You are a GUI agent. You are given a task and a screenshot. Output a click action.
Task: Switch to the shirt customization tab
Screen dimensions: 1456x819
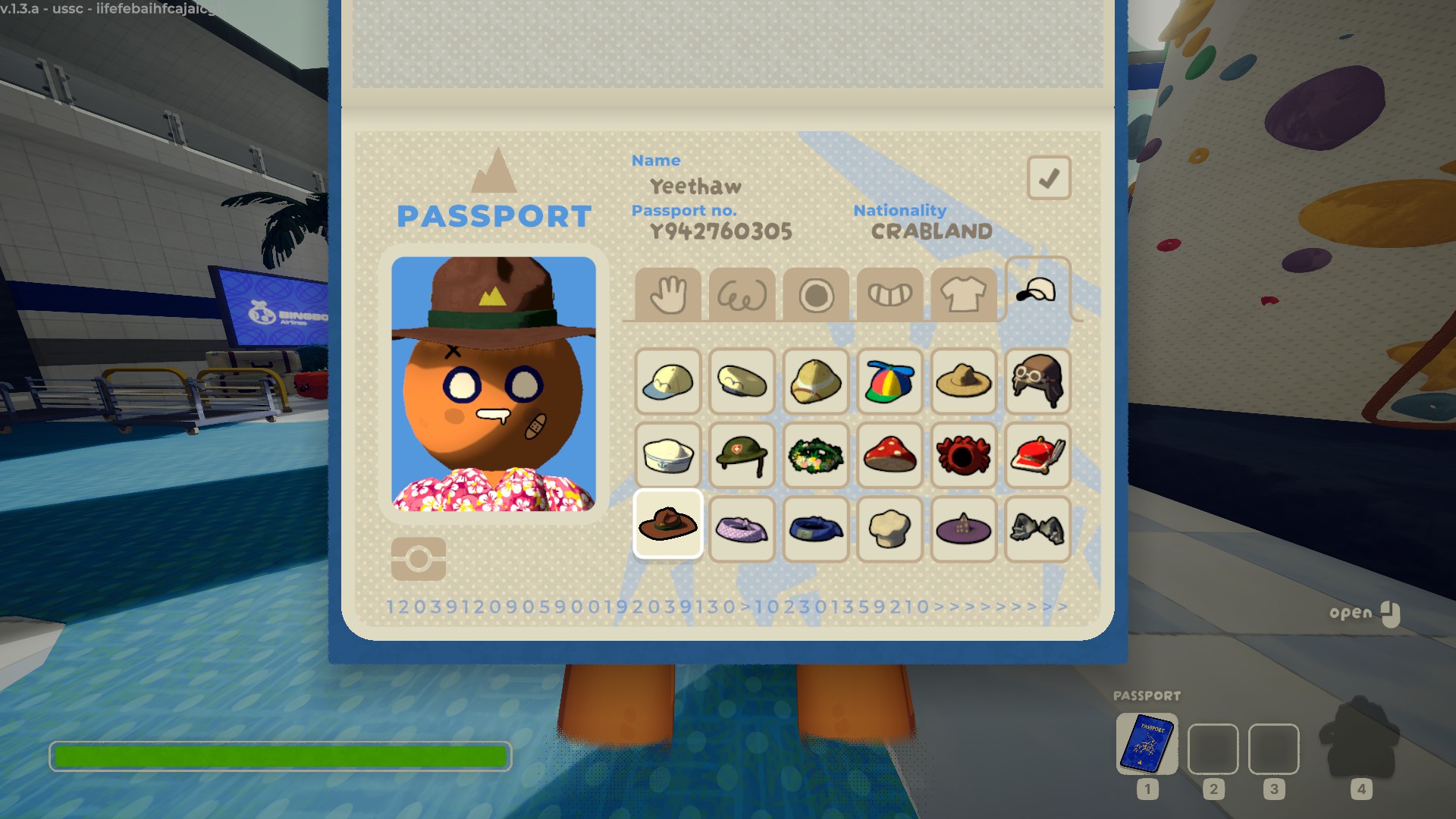pos(964,294)
